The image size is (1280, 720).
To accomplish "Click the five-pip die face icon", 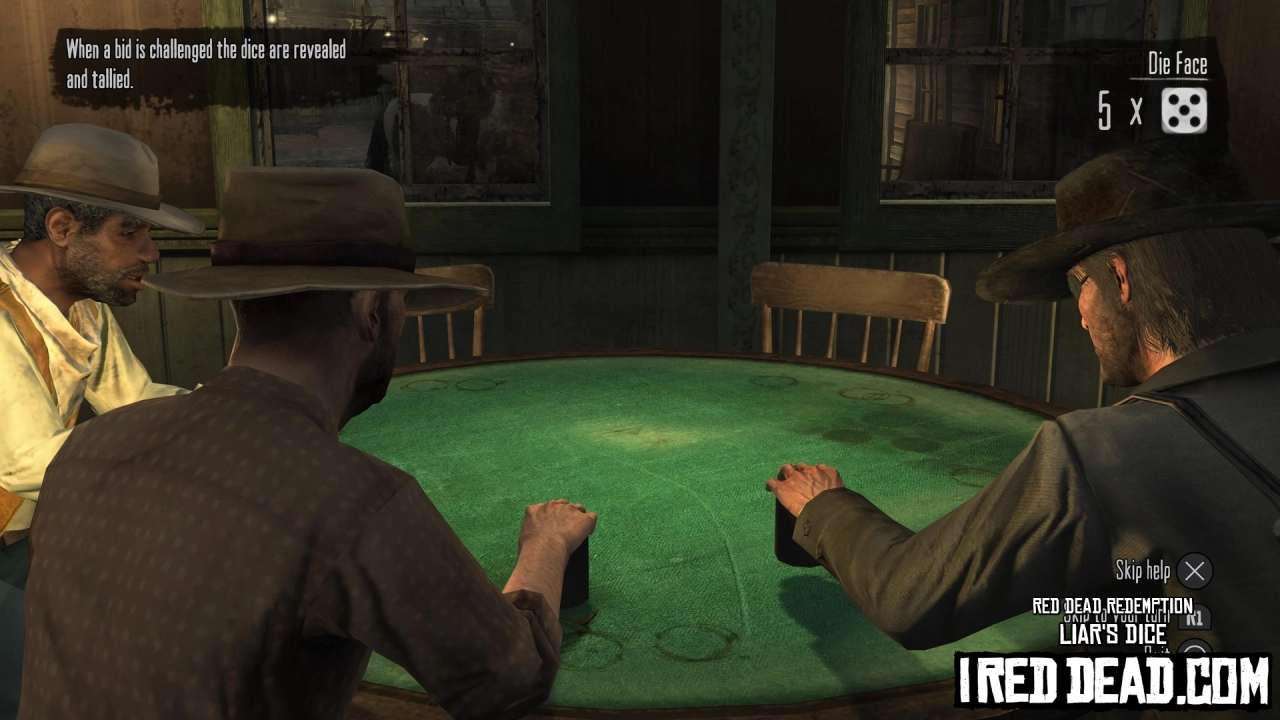I will (1184, 110).
